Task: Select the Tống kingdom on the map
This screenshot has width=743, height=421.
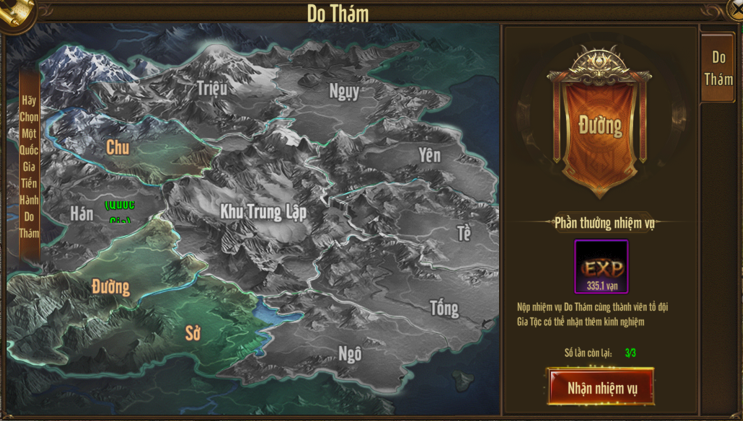Action: pyautogui.click(x=444, y=308)
